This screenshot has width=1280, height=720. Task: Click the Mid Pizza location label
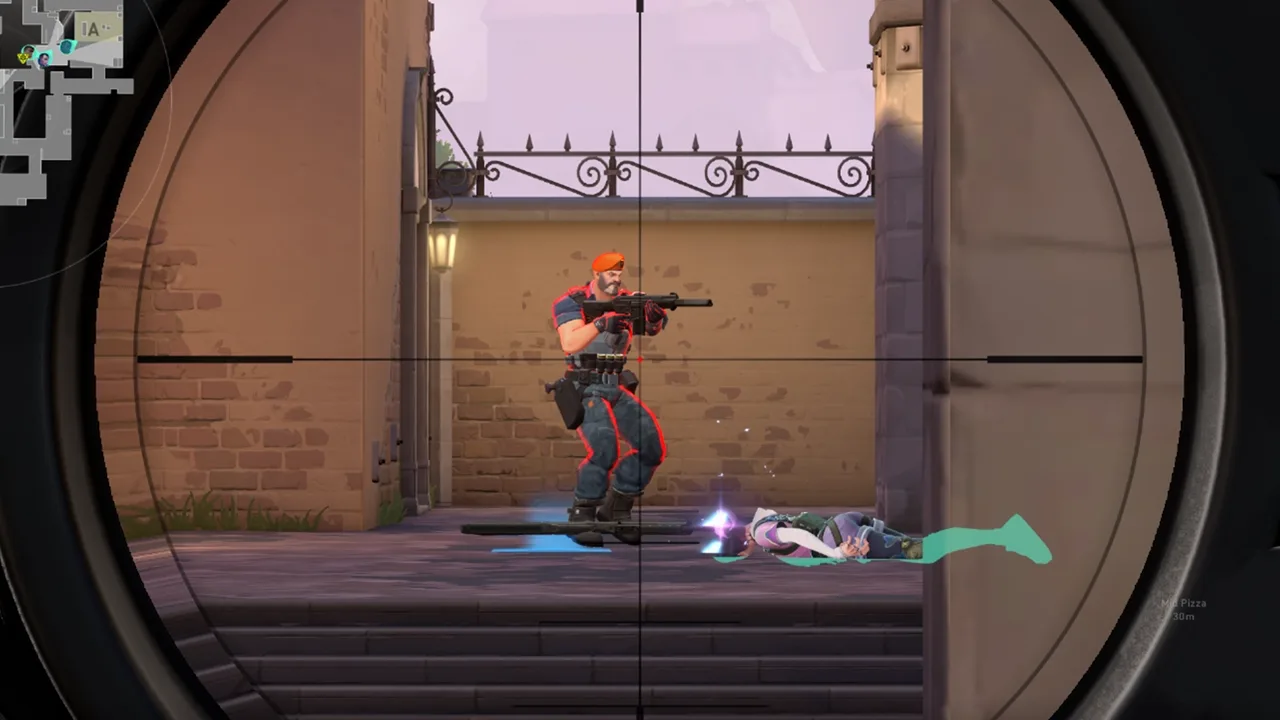pyautogui.click(x=1183, y=603)
